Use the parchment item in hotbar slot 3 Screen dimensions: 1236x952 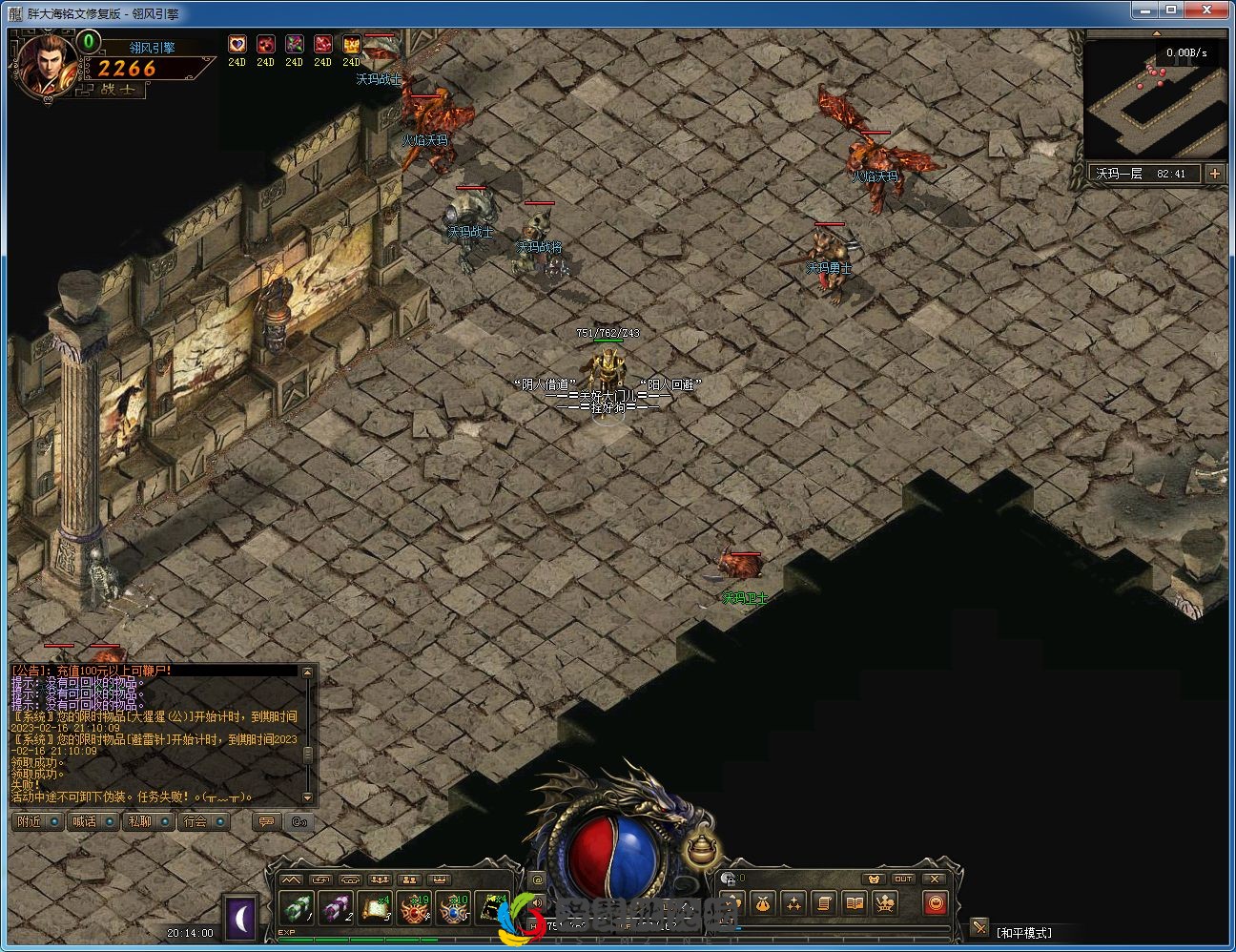click(x=375, y=908)
